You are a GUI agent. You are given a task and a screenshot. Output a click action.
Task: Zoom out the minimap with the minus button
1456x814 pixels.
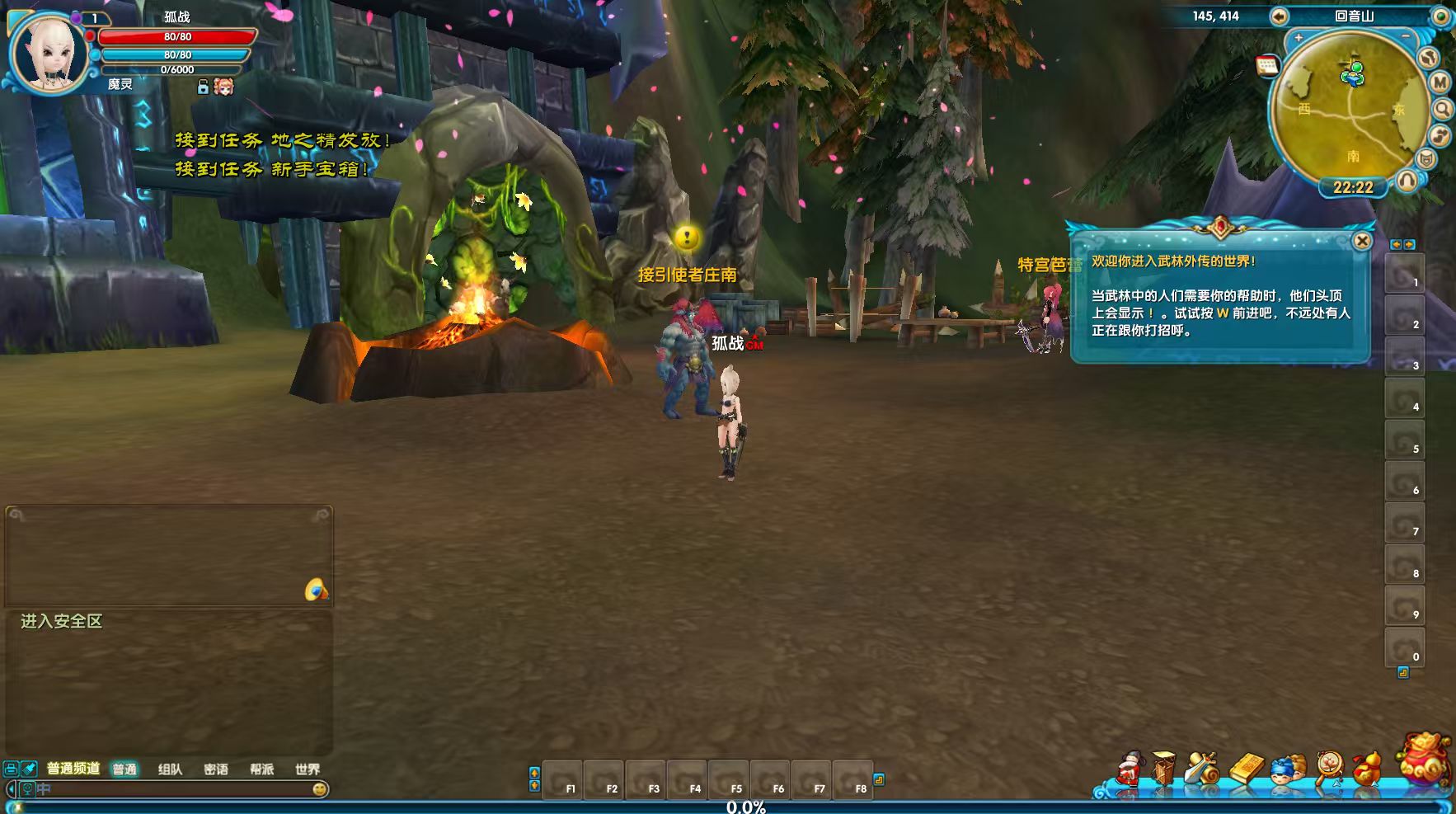click(1406, 36)
